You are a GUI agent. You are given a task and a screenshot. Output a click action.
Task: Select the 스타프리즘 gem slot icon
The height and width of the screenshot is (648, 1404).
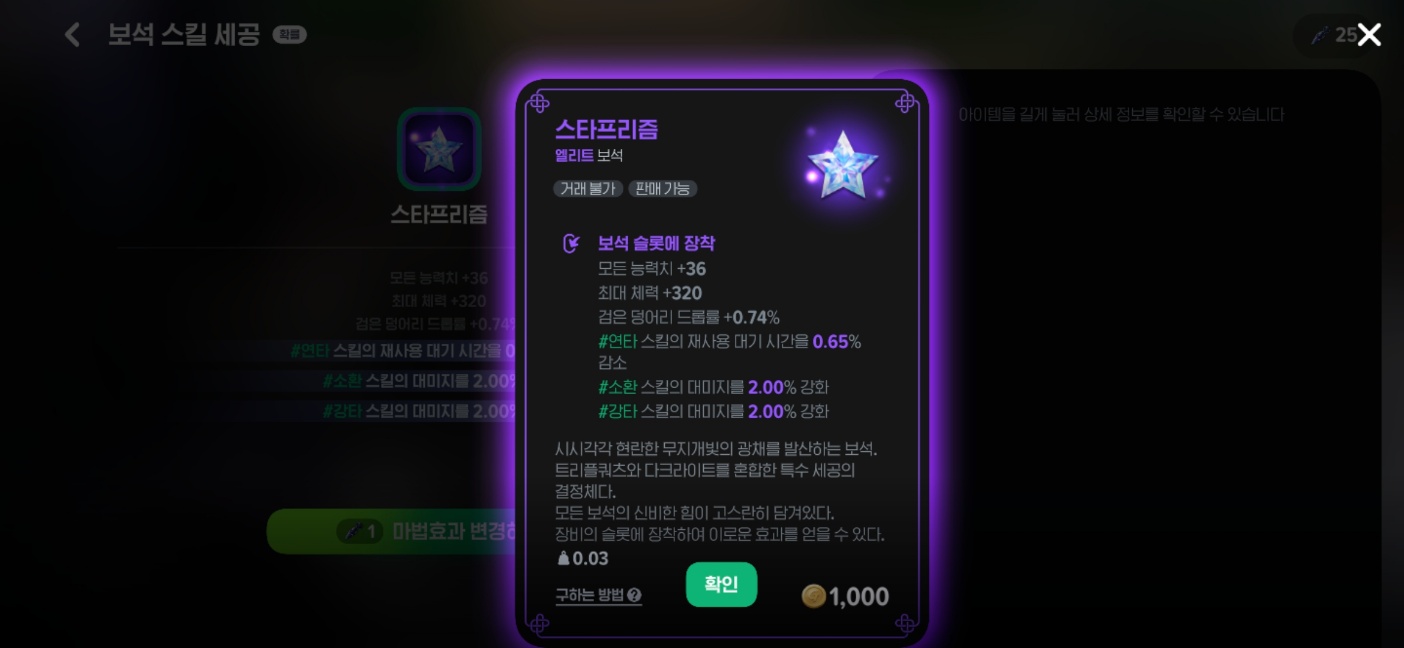(x=439, y=149)
